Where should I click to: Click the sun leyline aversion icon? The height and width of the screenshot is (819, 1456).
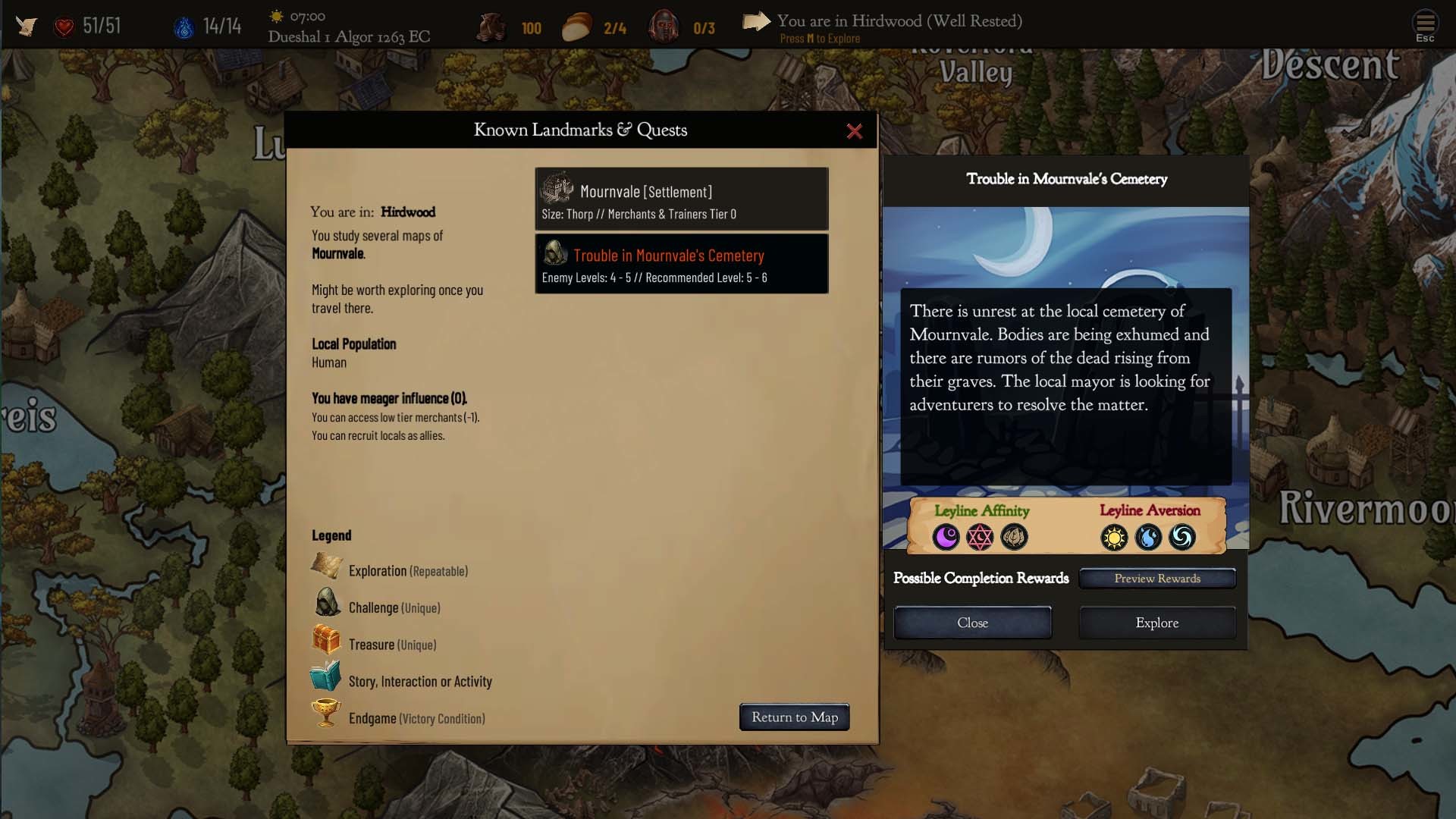click(1114, 538)
